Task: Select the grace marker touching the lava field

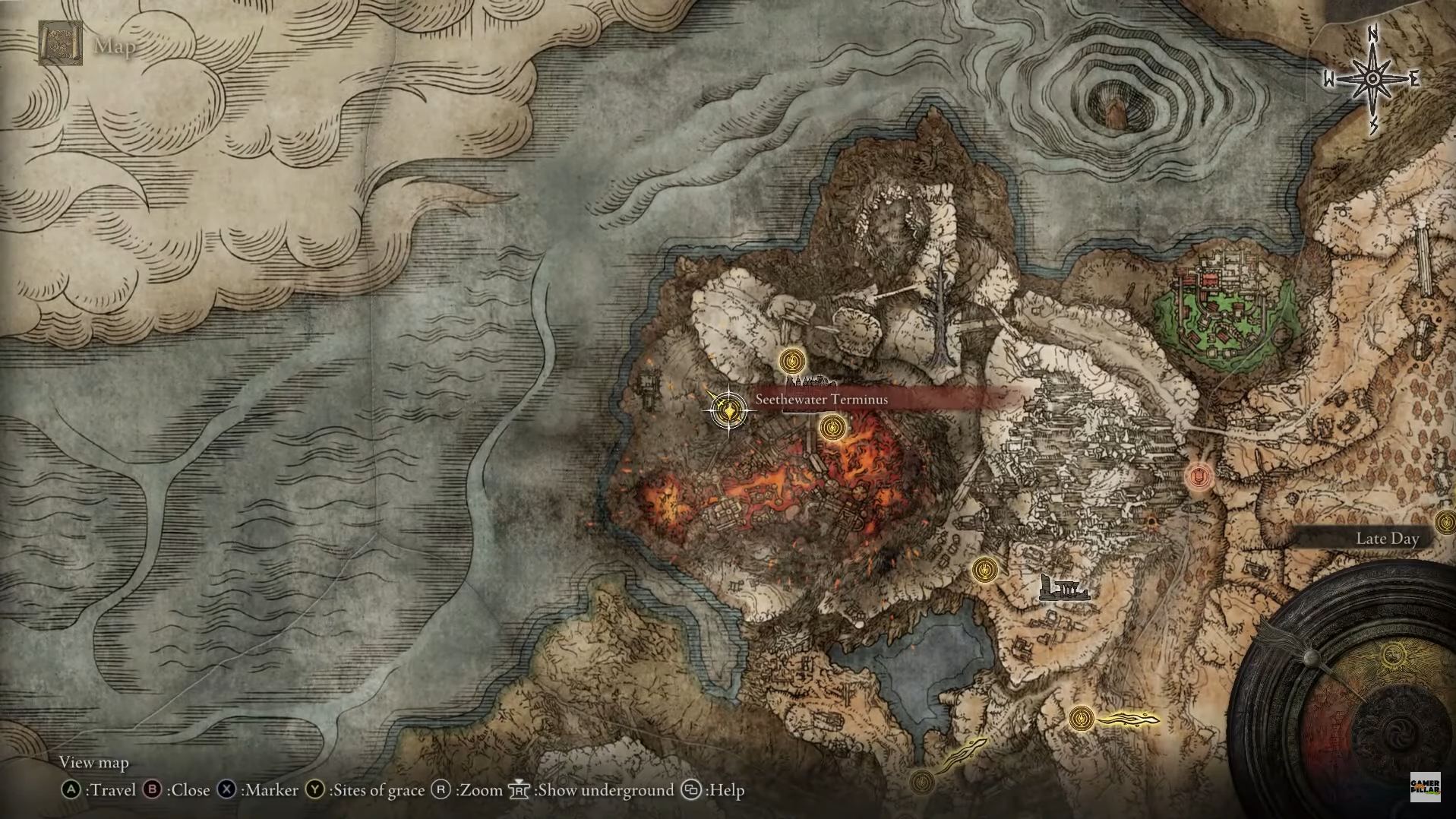Action: (832, 428)
